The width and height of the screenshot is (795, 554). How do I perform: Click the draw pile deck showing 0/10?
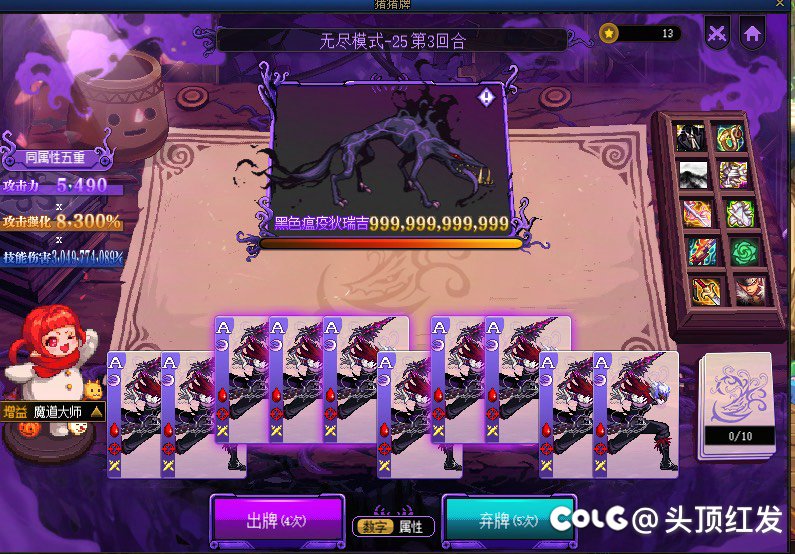(x=738, y=405)
